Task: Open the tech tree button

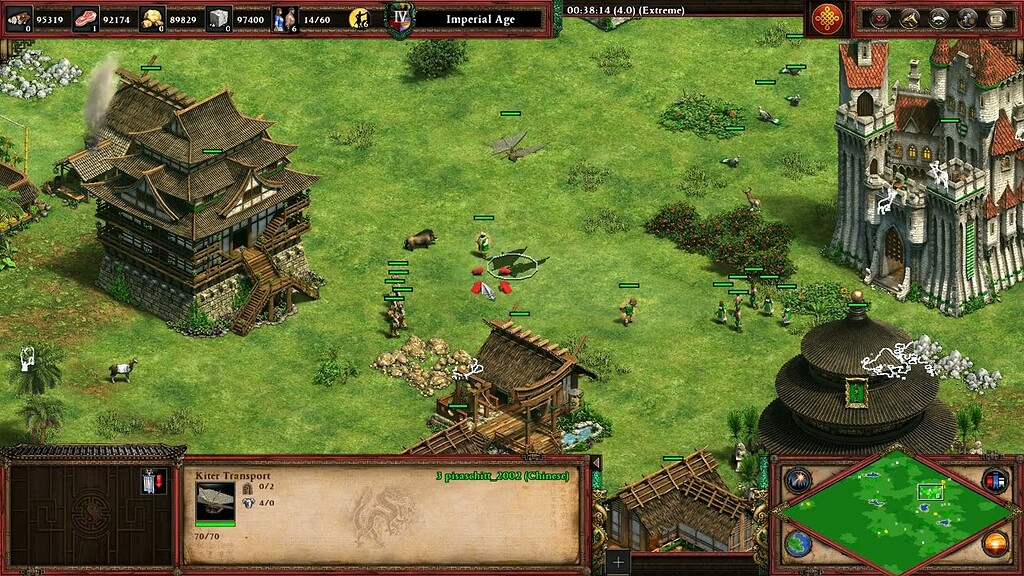Action: click(x=910, y=18)
